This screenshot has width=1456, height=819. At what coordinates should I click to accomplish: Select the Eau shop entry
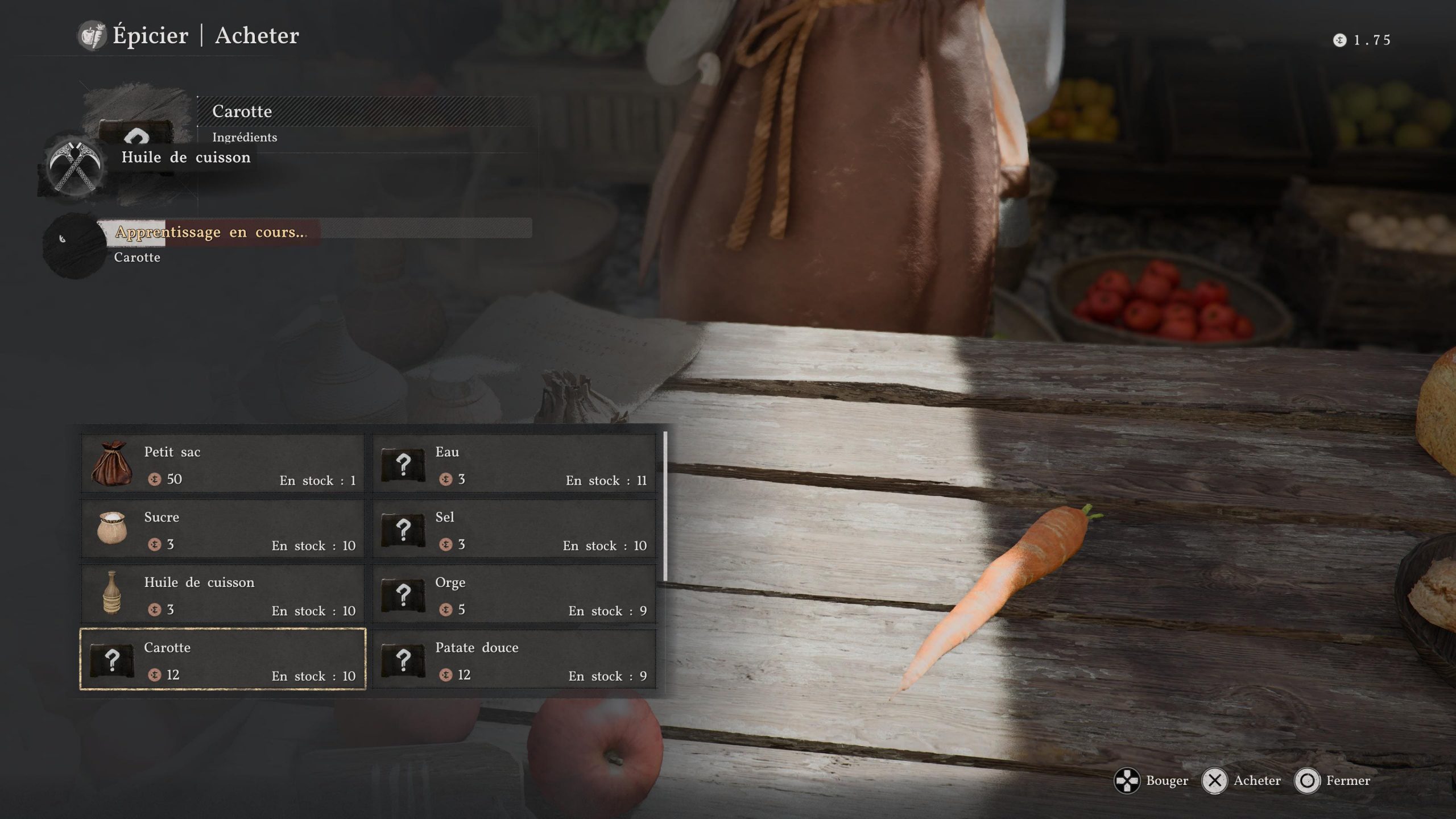tap(514, 464)
